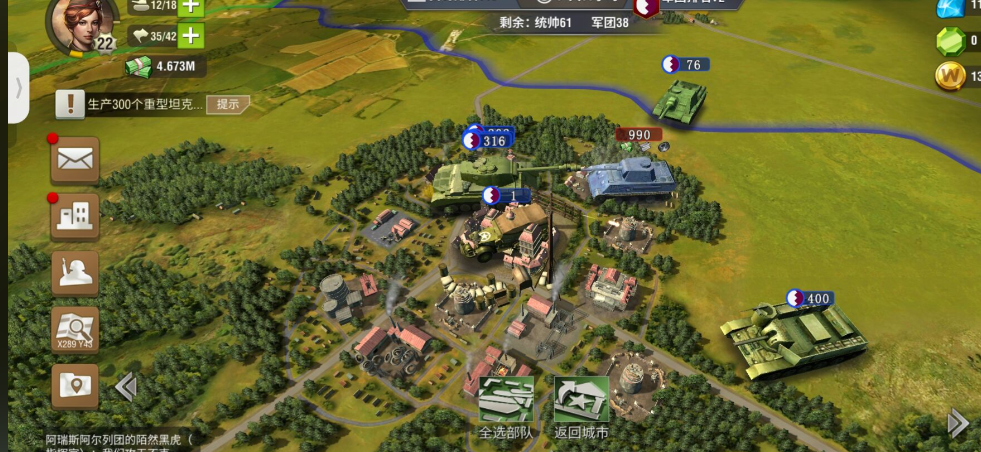
Task: Tap the plus button beside 35/42
Action: click(190, 37)
